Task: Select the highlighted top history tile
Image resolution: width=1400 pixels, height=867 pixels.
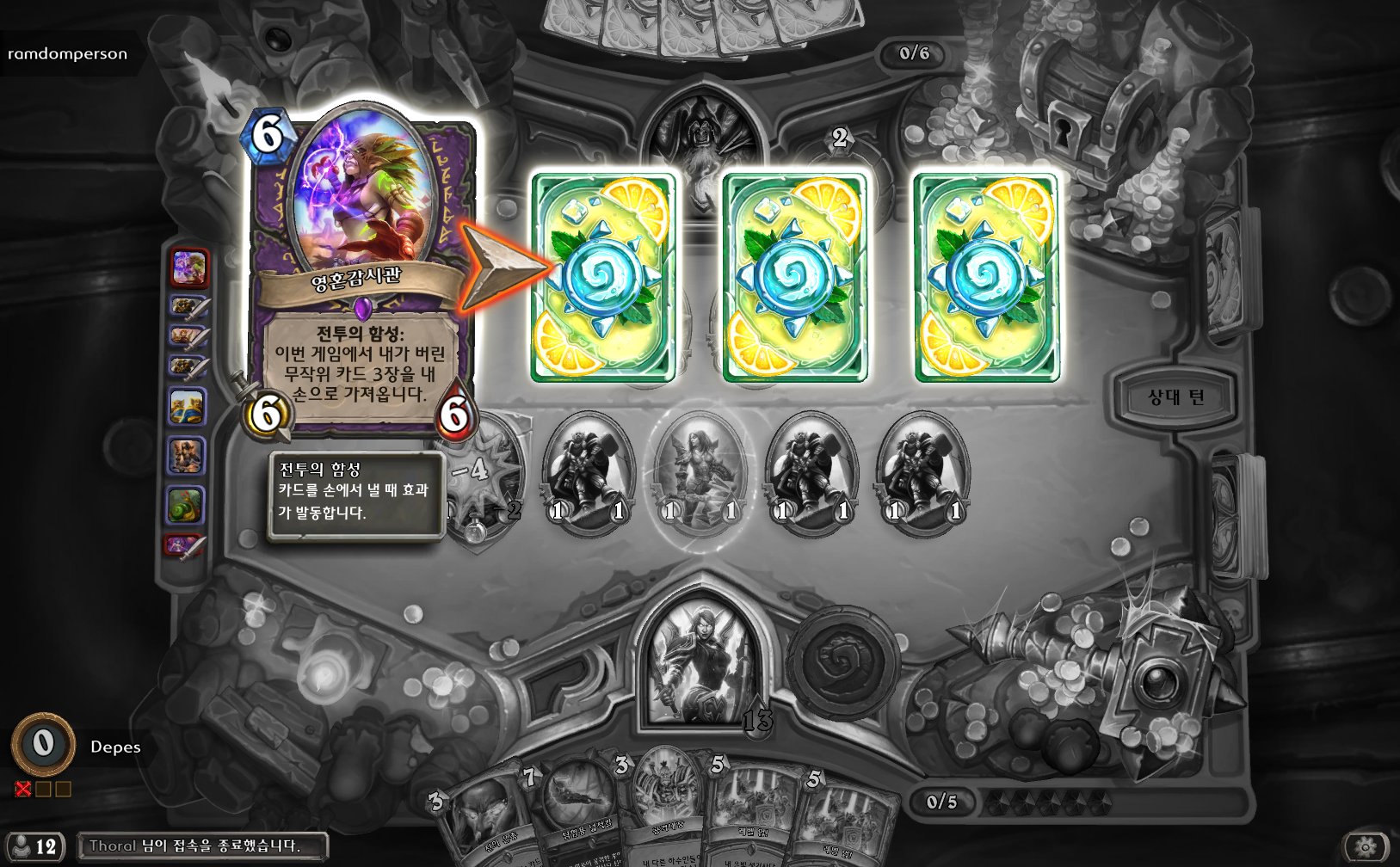Action: point(189,267)
